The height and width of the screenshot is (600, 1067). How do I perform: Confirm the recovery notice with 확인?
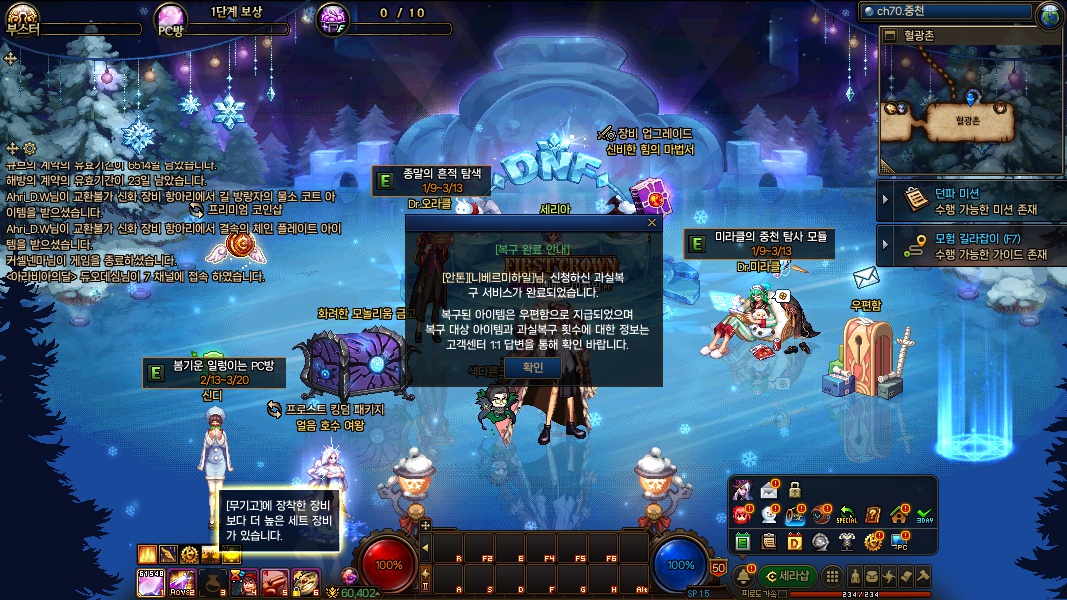tap(533, 367)
